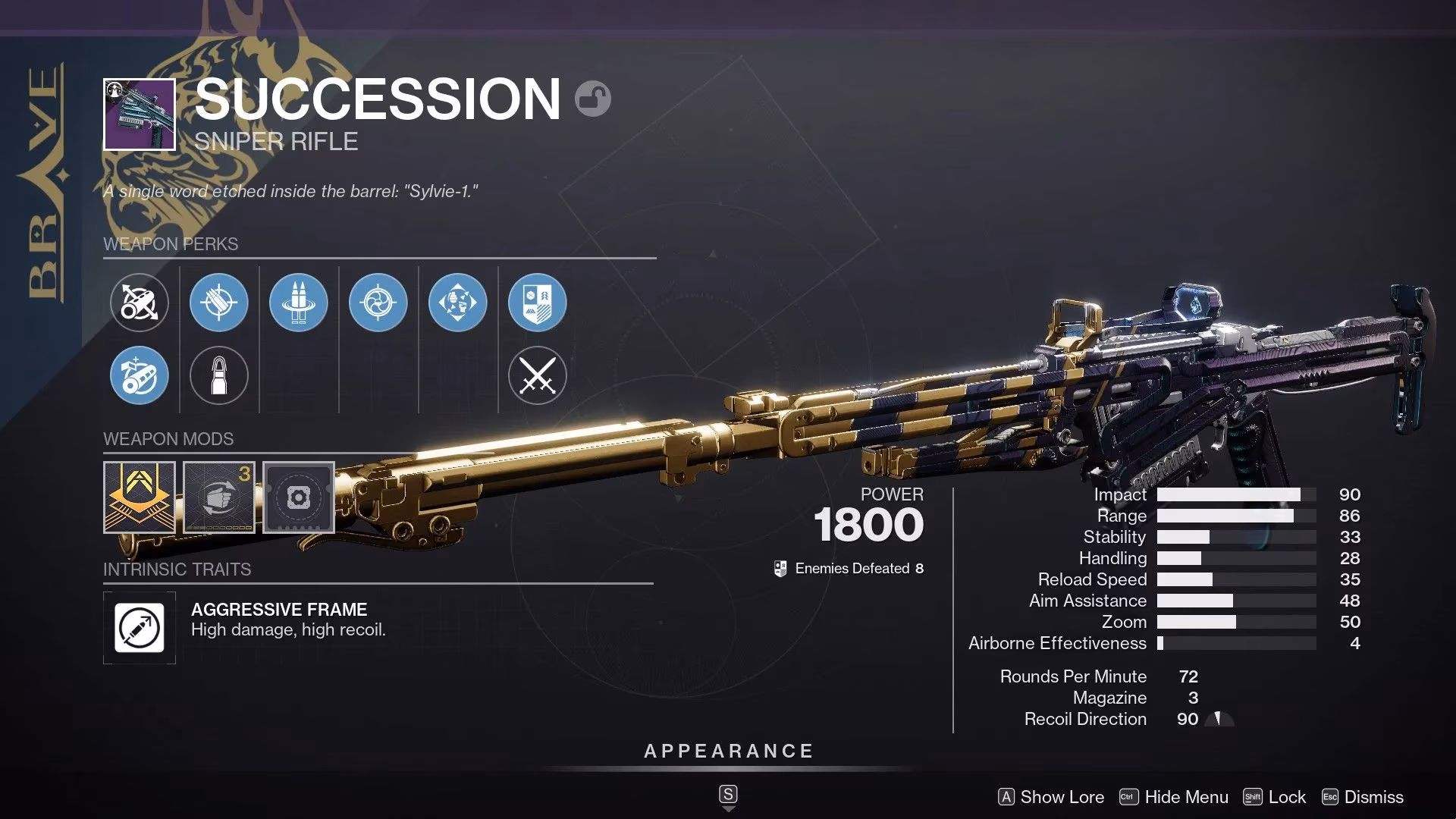Lock the weapon using the Lock option
This screenshot has width=1456, height=819.
click(1288, 797)
